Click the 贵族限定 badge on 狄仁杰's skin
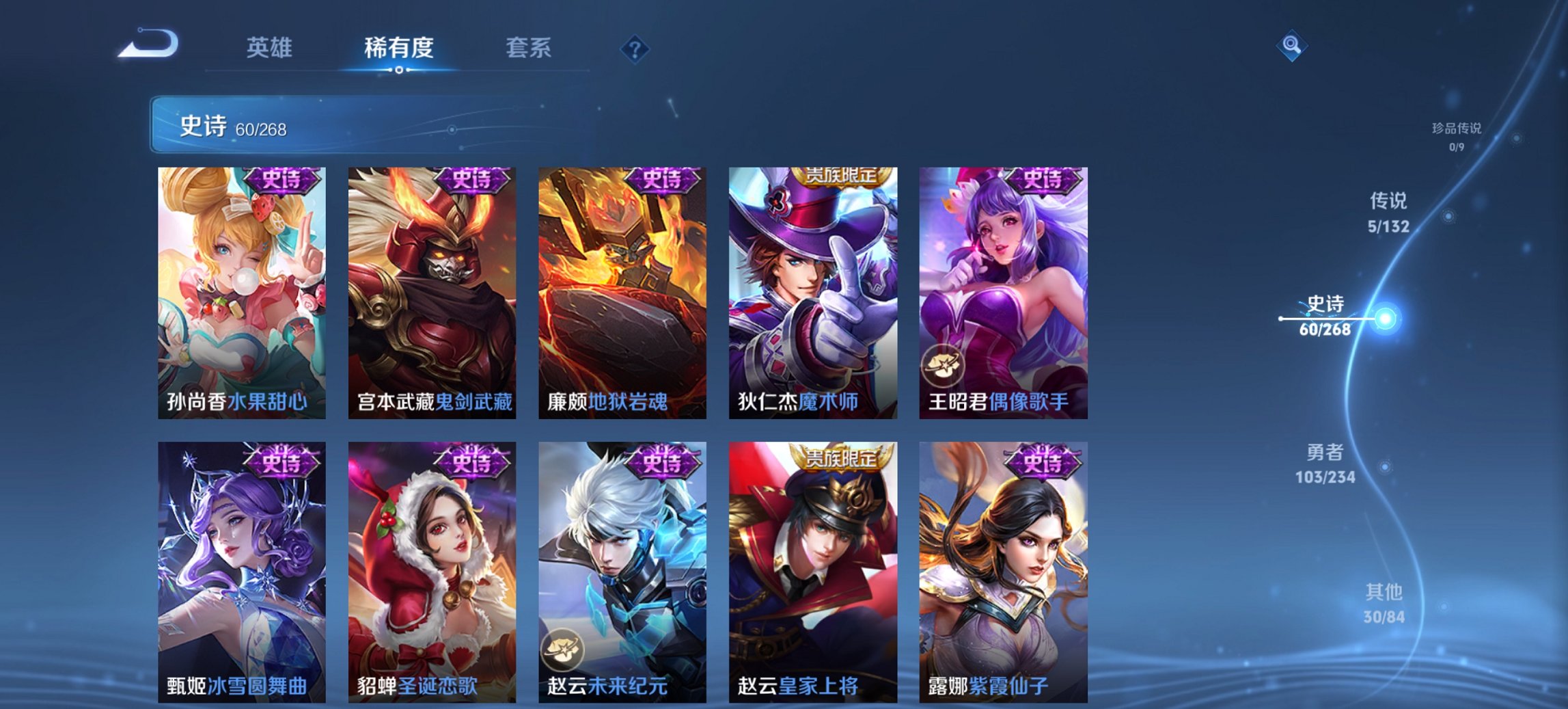Image resolution: width=1568 pixels, height=709 pixels. point(842,176)
